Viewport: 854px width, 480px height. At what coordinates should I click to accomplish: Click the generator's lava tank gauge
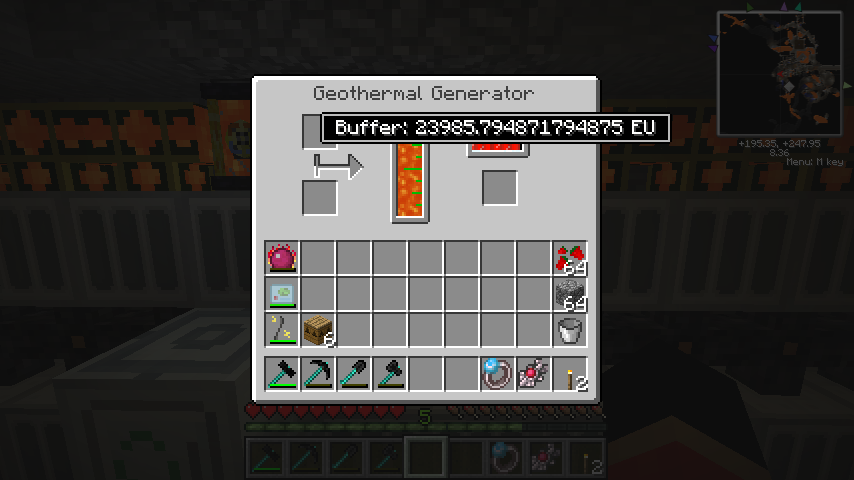pos(409,180)
